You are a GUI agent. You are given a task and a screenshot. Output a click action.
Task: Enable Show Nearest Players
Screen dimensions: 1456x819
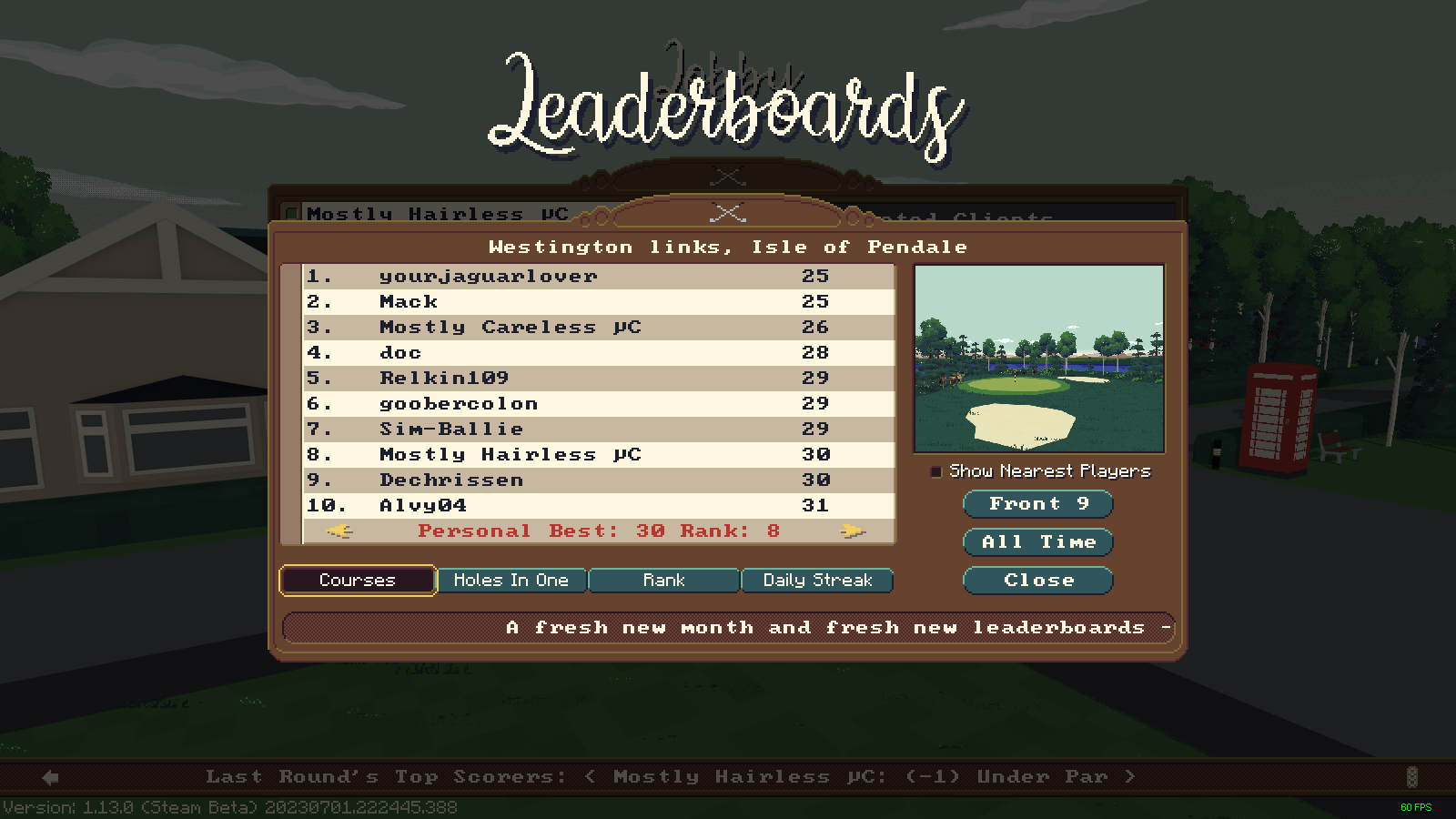935,471
